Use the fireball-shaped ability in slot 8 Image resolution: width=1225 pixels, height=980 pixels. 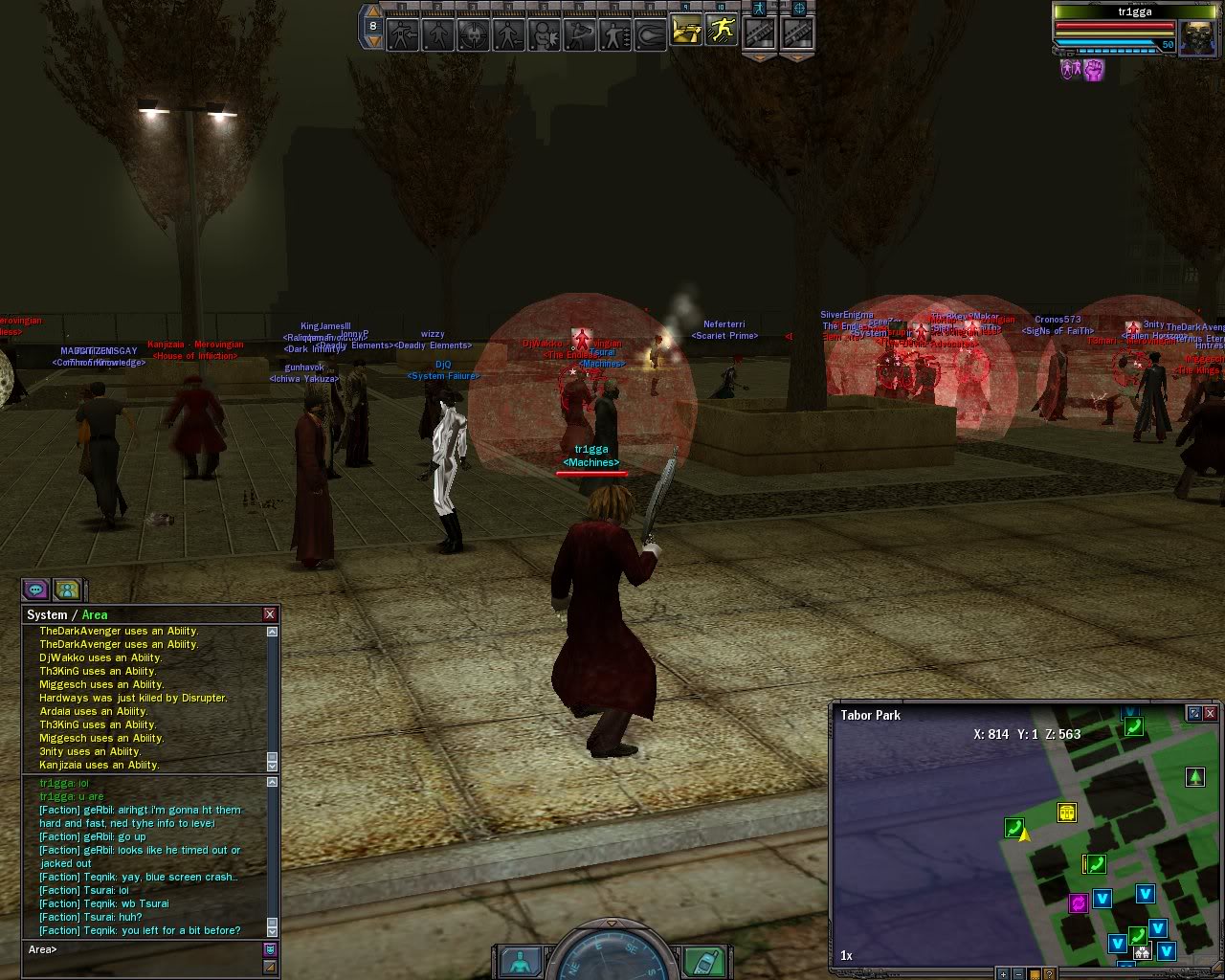[651, 35]
